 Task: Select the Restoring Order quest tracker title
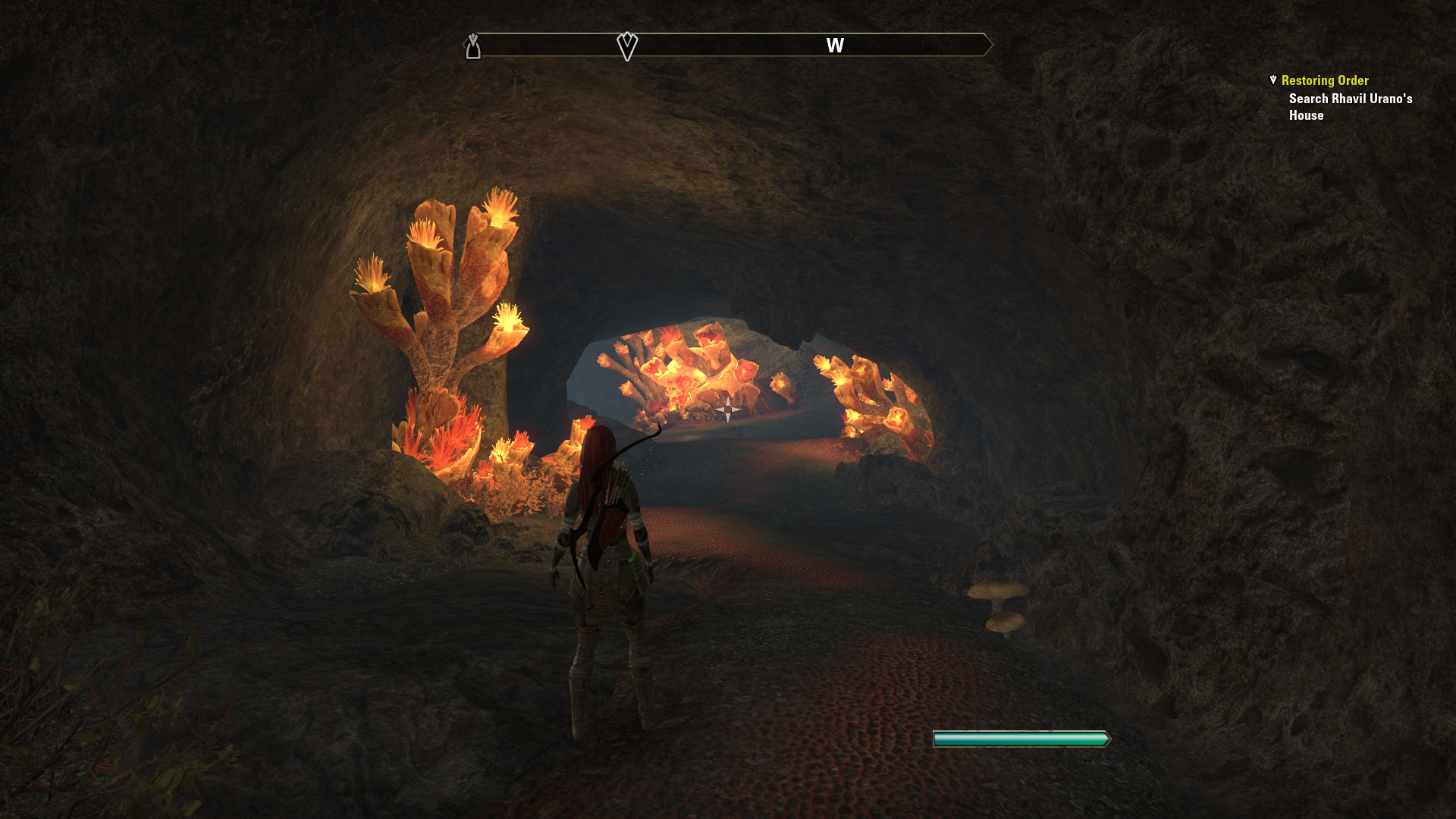(1324, 80)
